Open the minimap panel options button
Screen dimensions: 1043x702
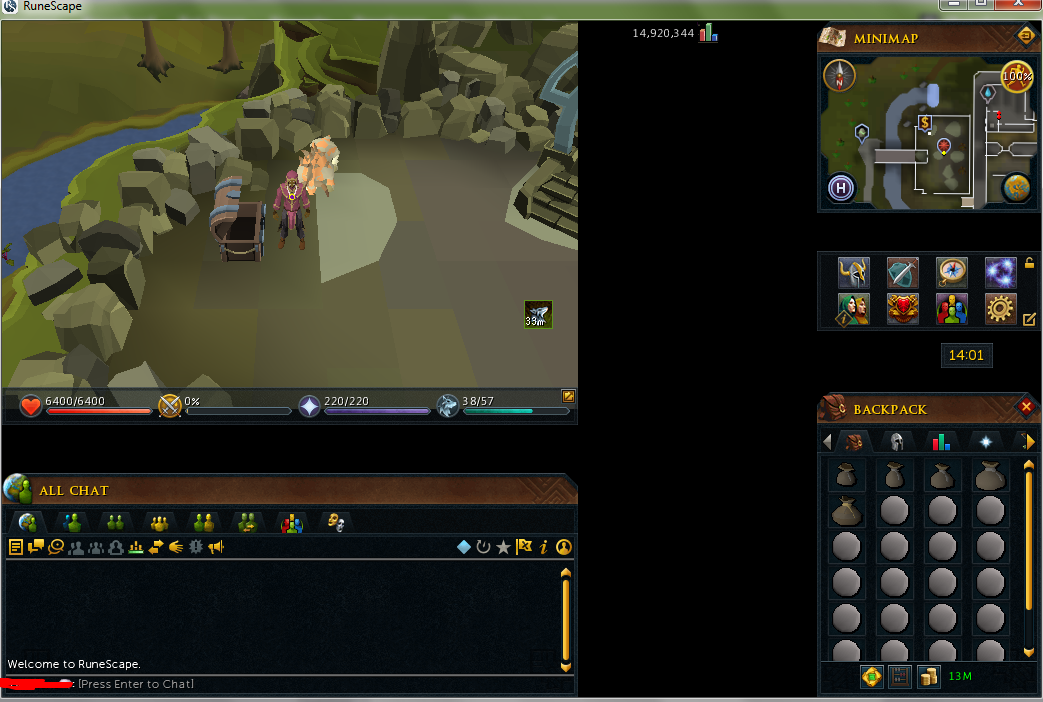(x=1026, y=37)
